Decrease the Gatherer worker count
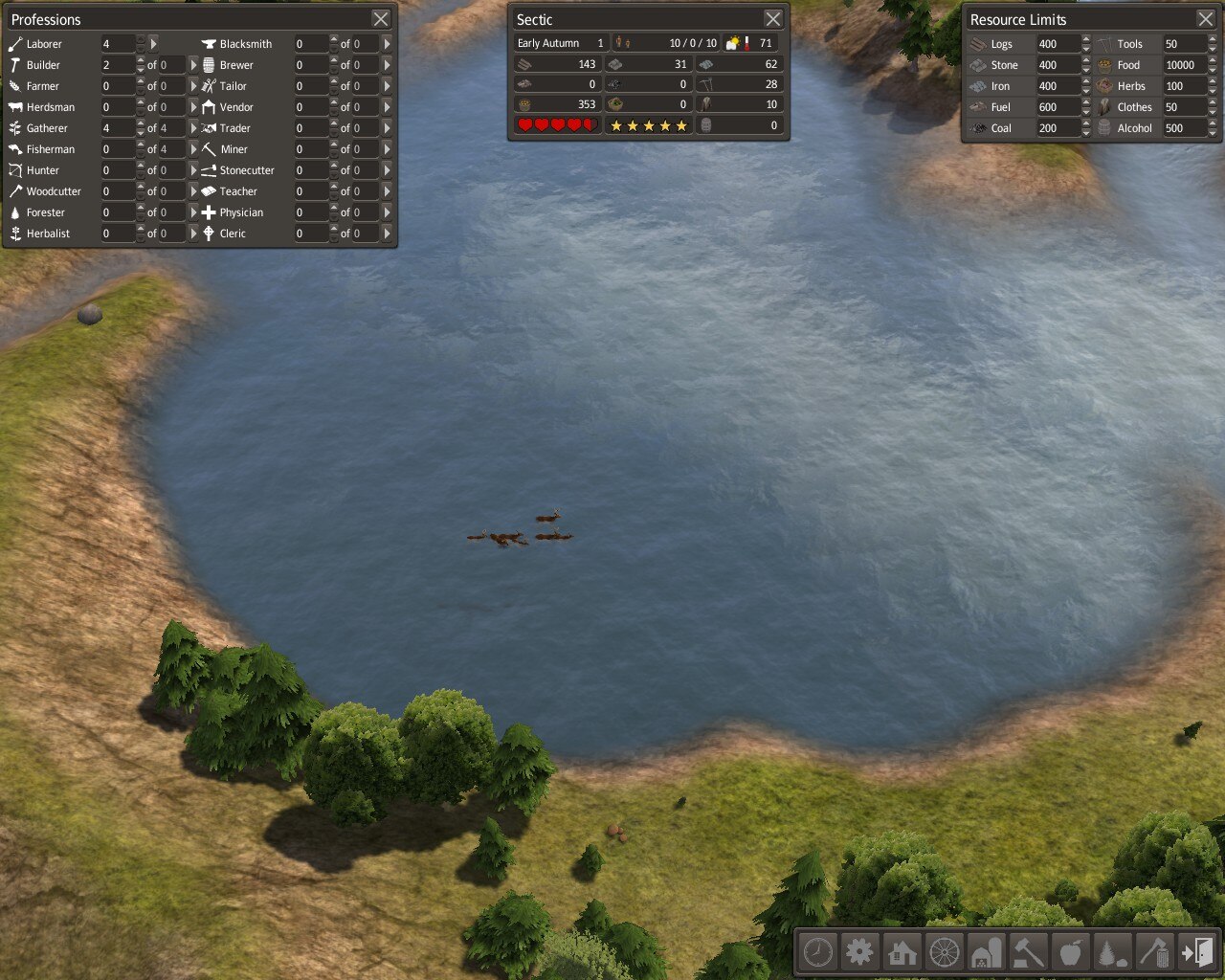1225x980 pixels. coord(141,132)
